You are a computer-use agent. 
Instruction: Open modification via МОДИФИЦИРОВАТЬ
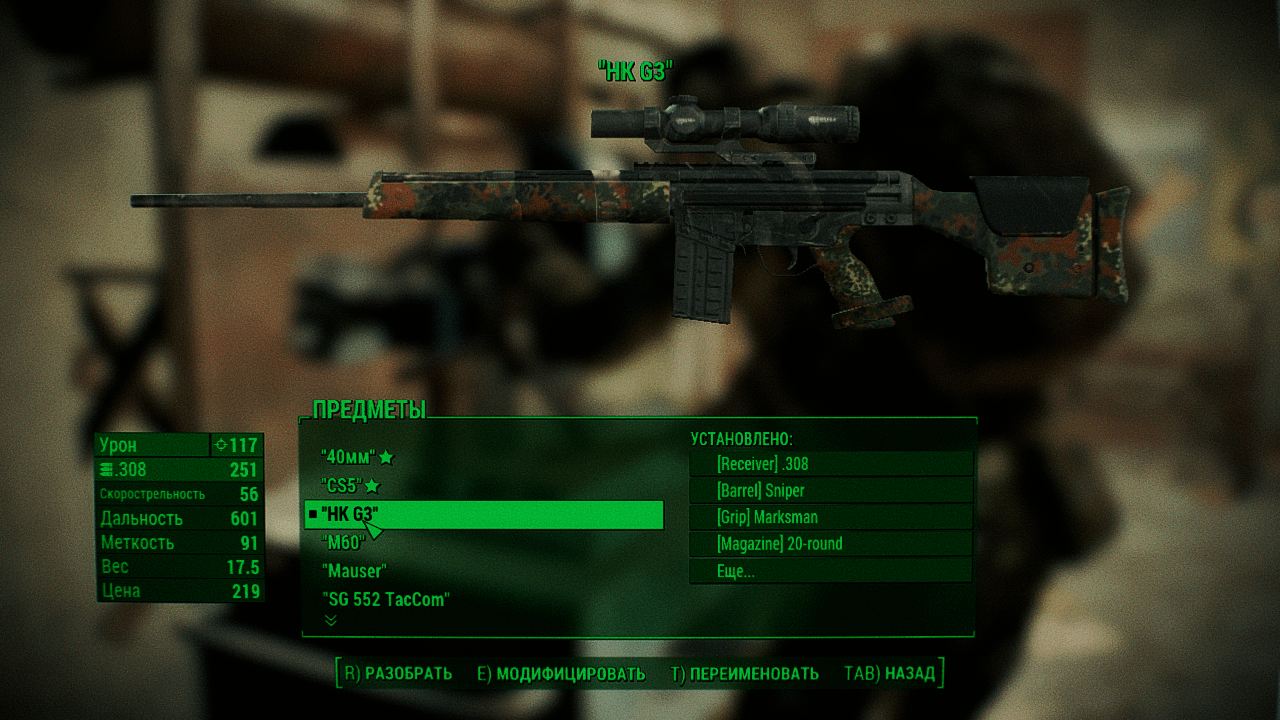tap(561, 674)
